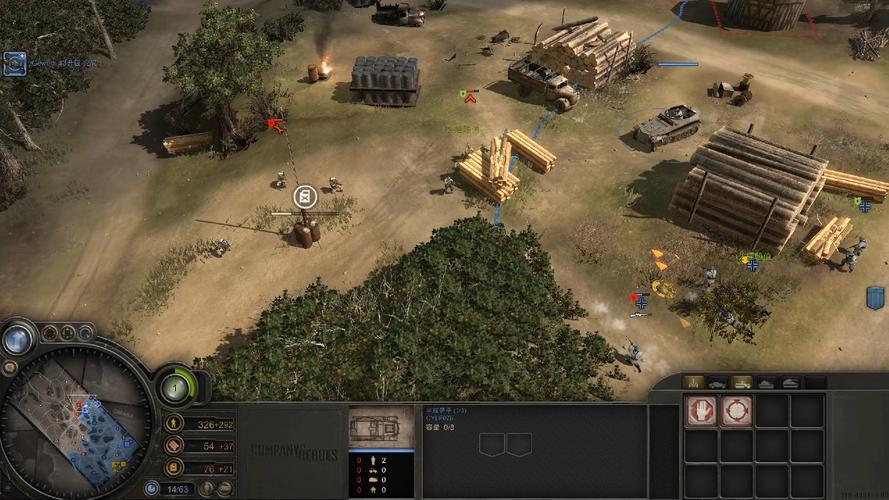Choose the shield badge on right edge
This screenshot has height=500, width=889.
875,297
